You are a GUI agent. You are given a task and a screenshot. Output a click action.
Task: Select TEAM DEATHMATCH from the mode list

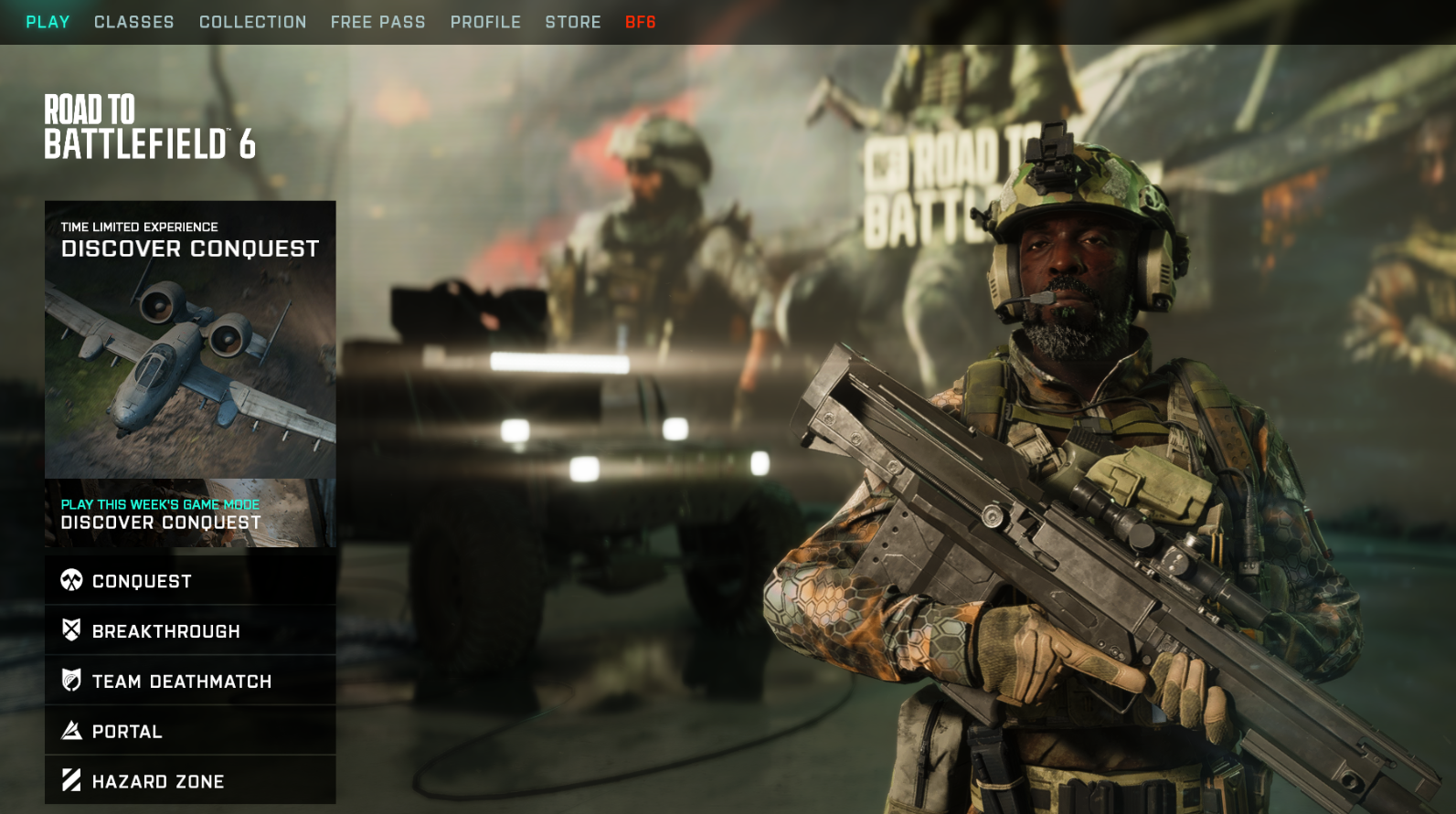tap(180, 681)
